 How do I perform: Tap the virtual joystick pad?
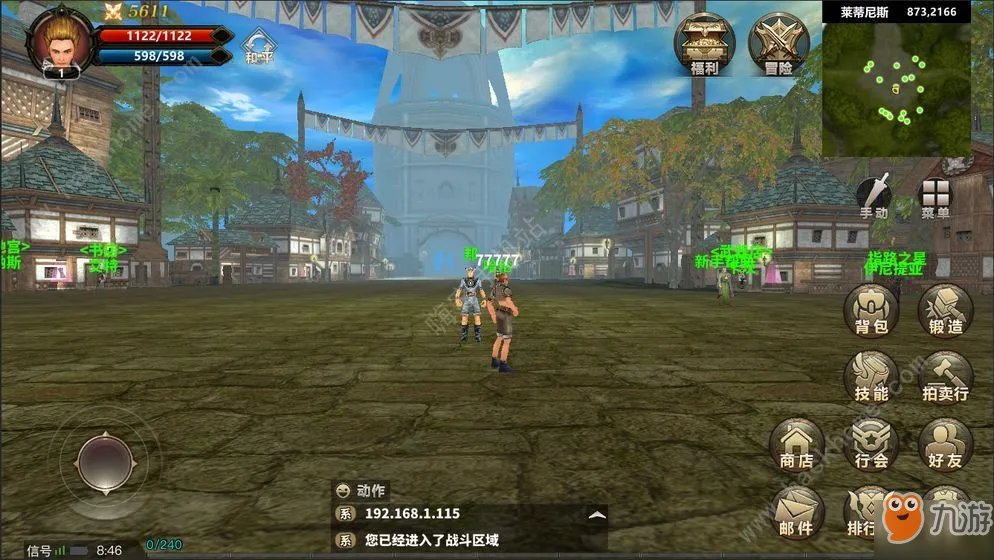click(x=105, y=462)
